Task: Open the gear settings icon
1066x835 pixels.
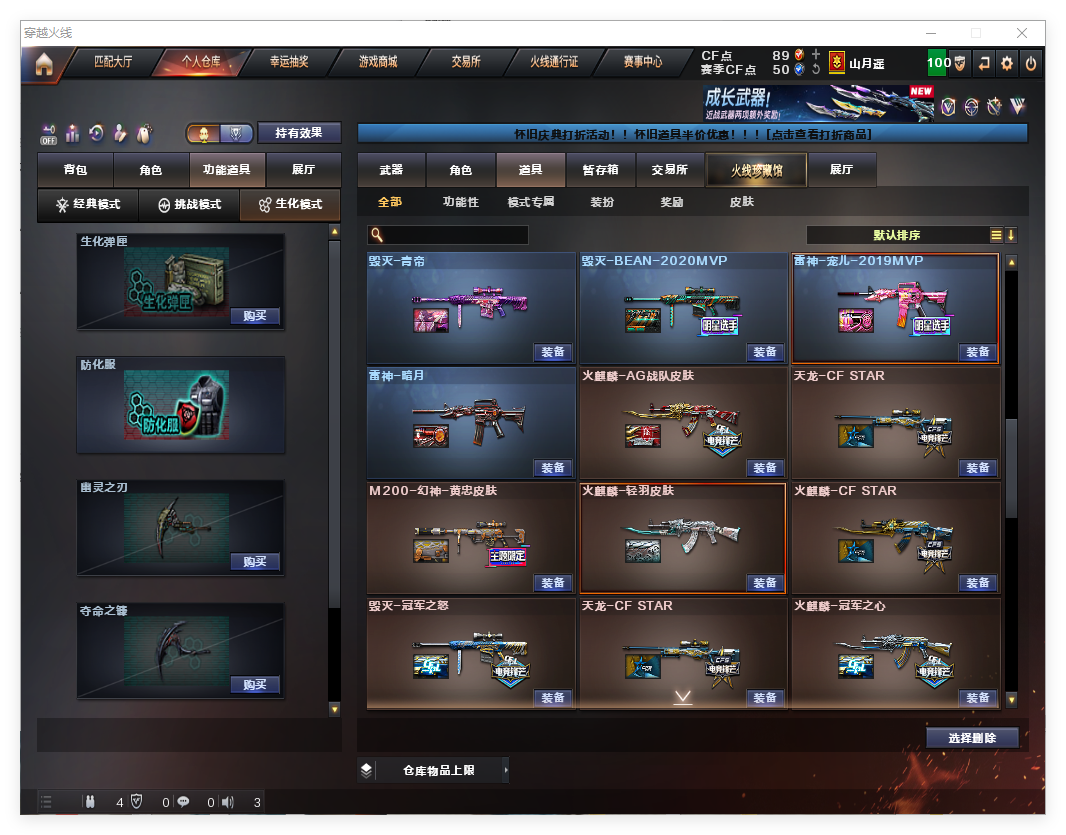Action: coord(1007,63)
